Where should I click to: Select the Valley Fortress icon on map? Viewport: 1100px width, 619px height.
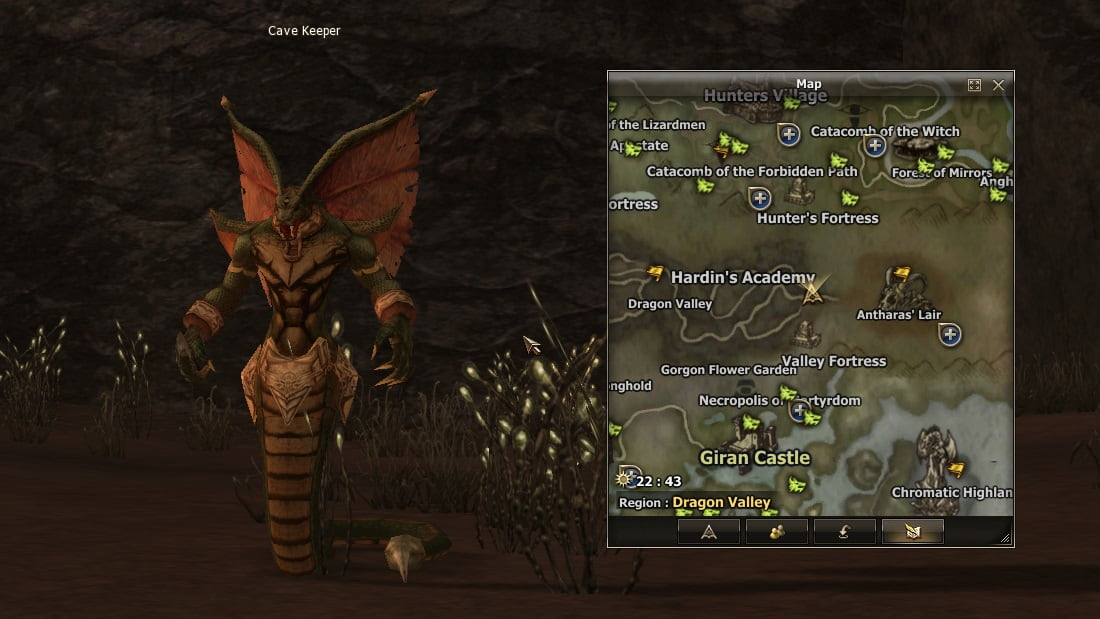806,334
